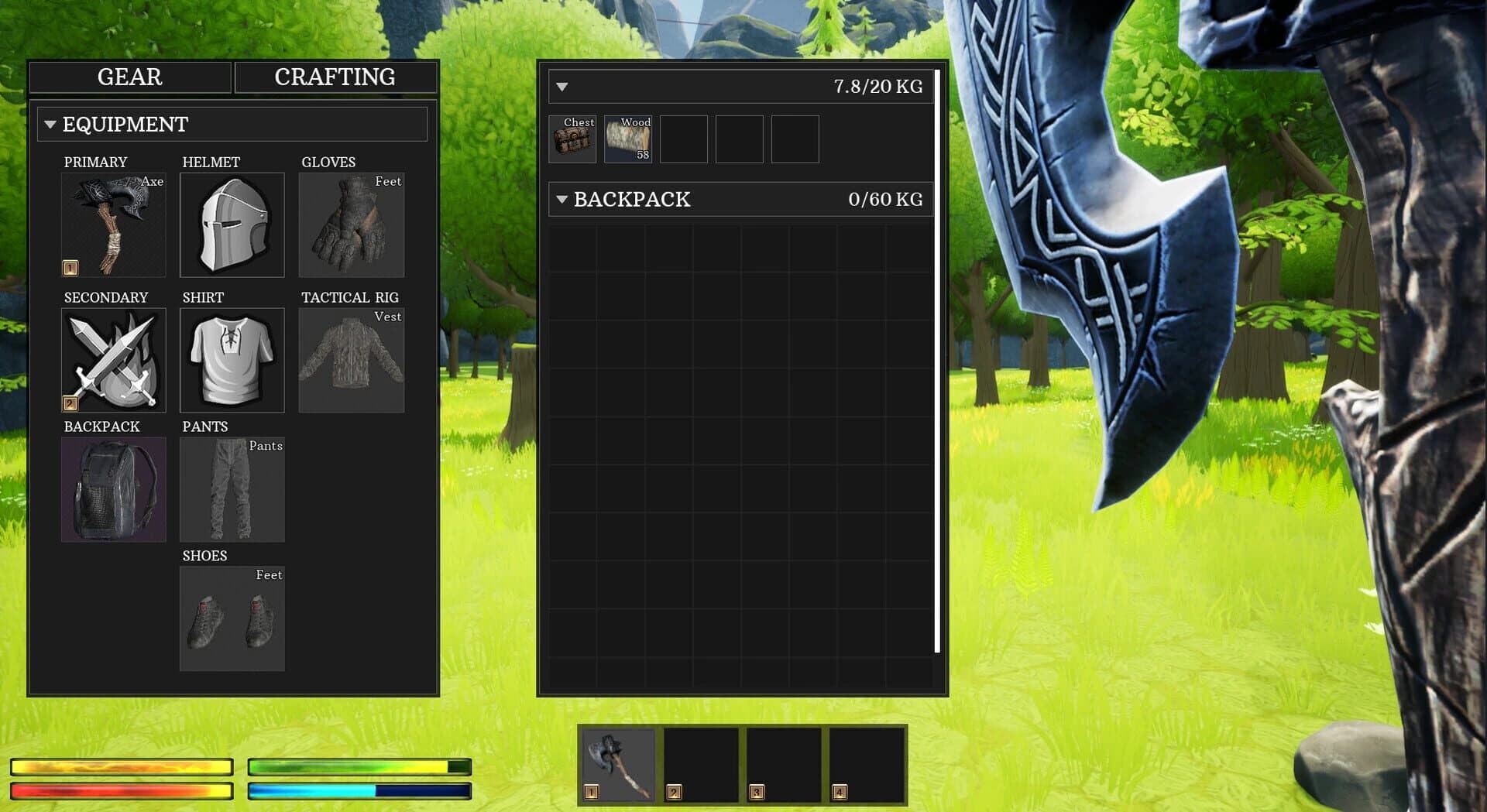This screenshot has width=1487, height=812.
Task: Click the crossed swords Secondary slot icon
Action: click(x=113, y=360)
